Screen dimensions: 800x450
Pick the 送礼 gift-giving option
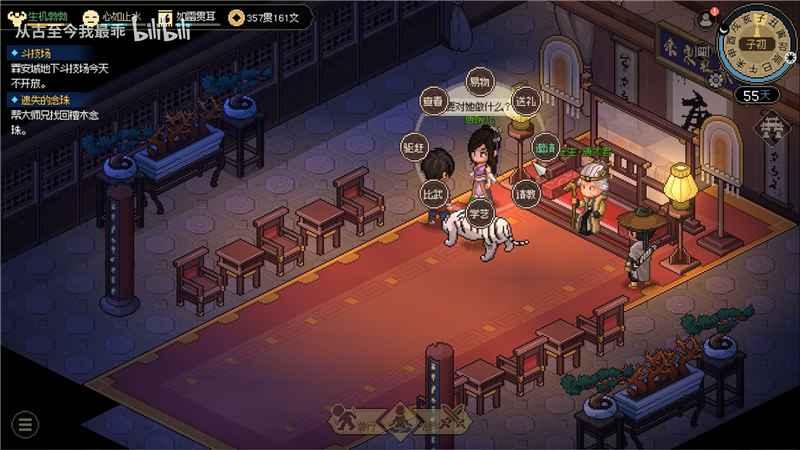pos(526,101)
